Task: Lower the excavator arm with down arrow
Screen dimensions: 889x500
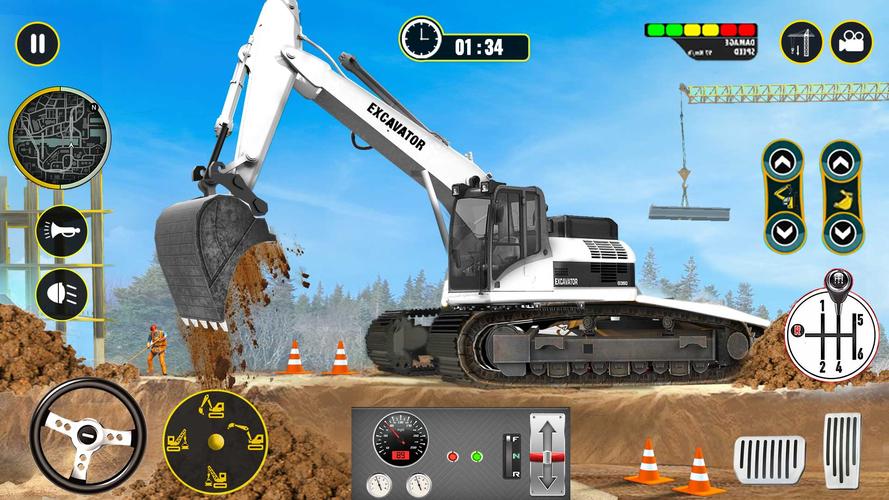Action: pos(781,232)
